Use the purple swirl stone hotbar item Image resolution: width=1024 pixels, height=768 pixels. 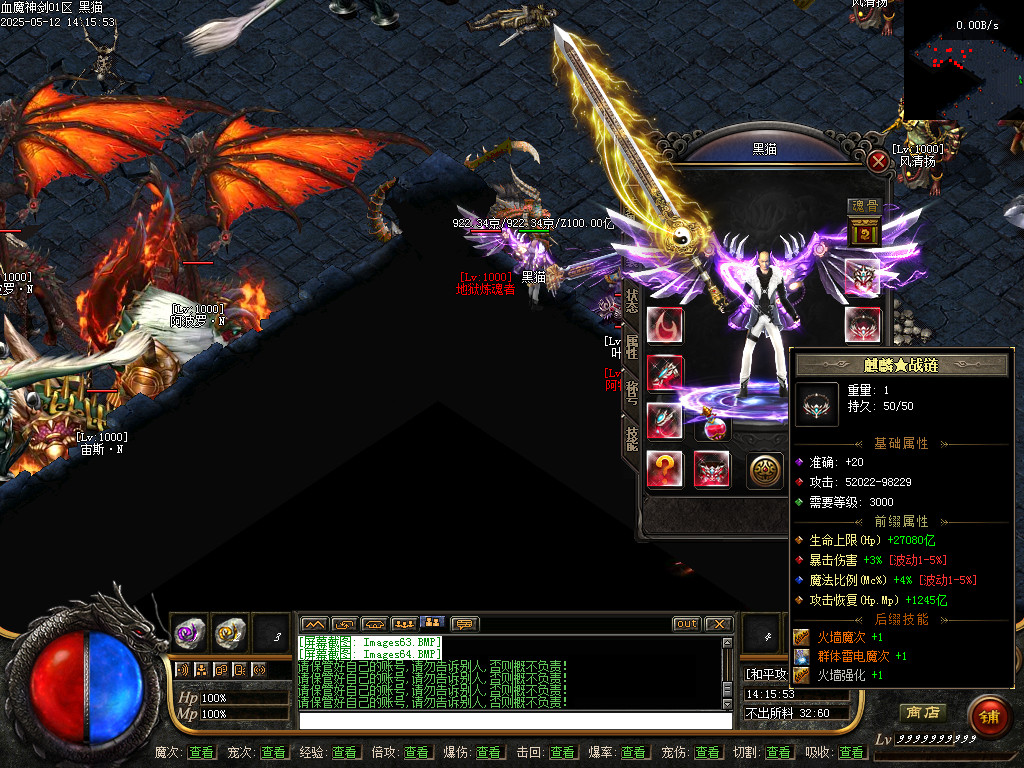(x=190, y=631)
